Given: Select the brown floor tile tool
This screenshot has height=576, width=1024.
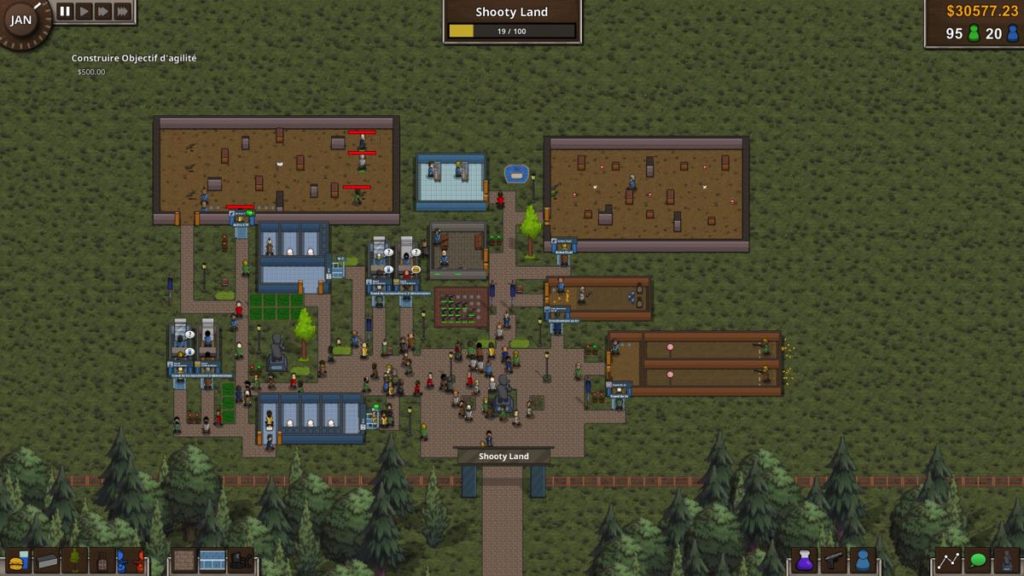Looking at the screenshot, I should (x=184, y=561).
